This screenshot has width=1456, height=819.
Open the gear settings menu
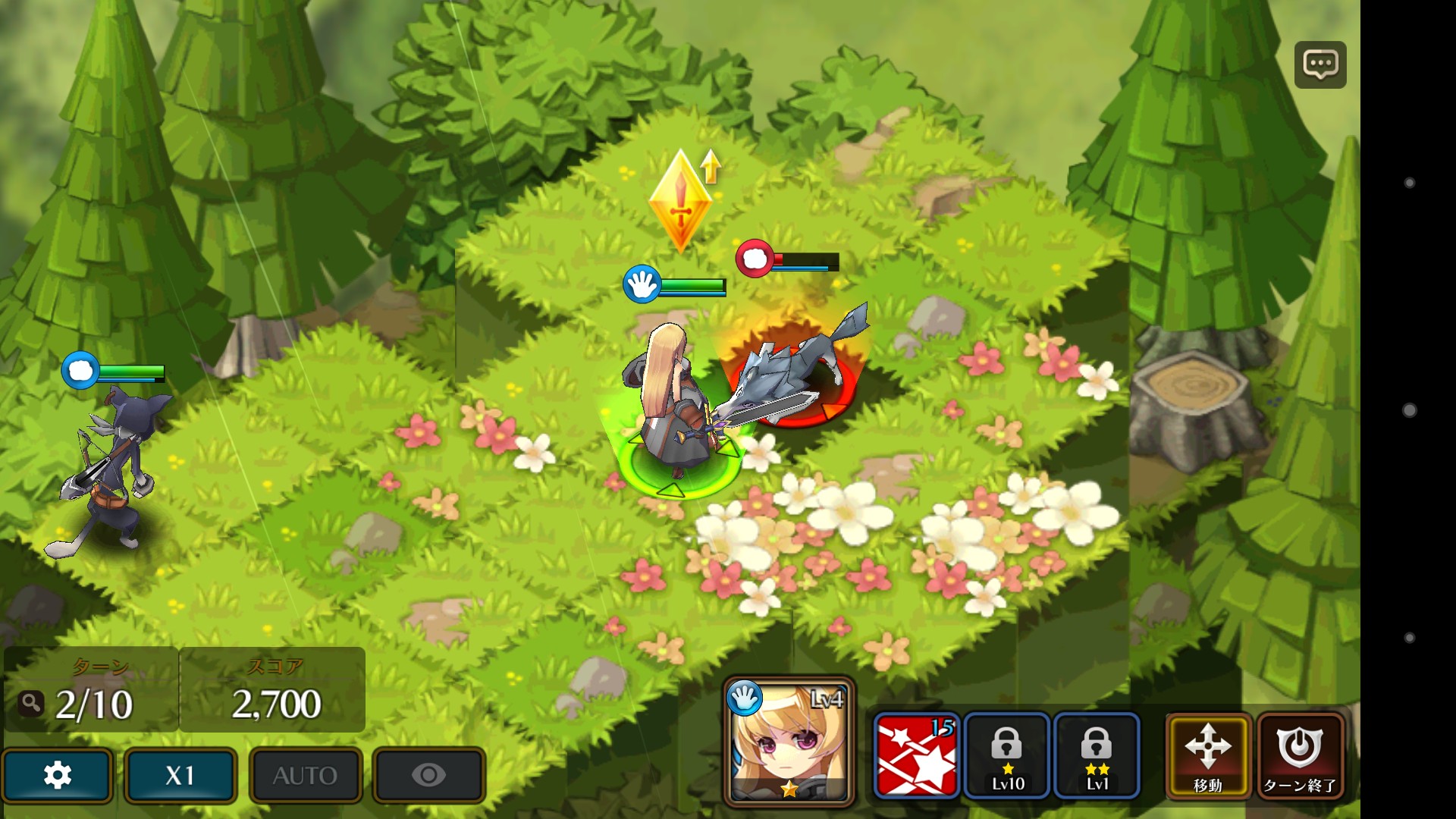[x=58, y=775]
